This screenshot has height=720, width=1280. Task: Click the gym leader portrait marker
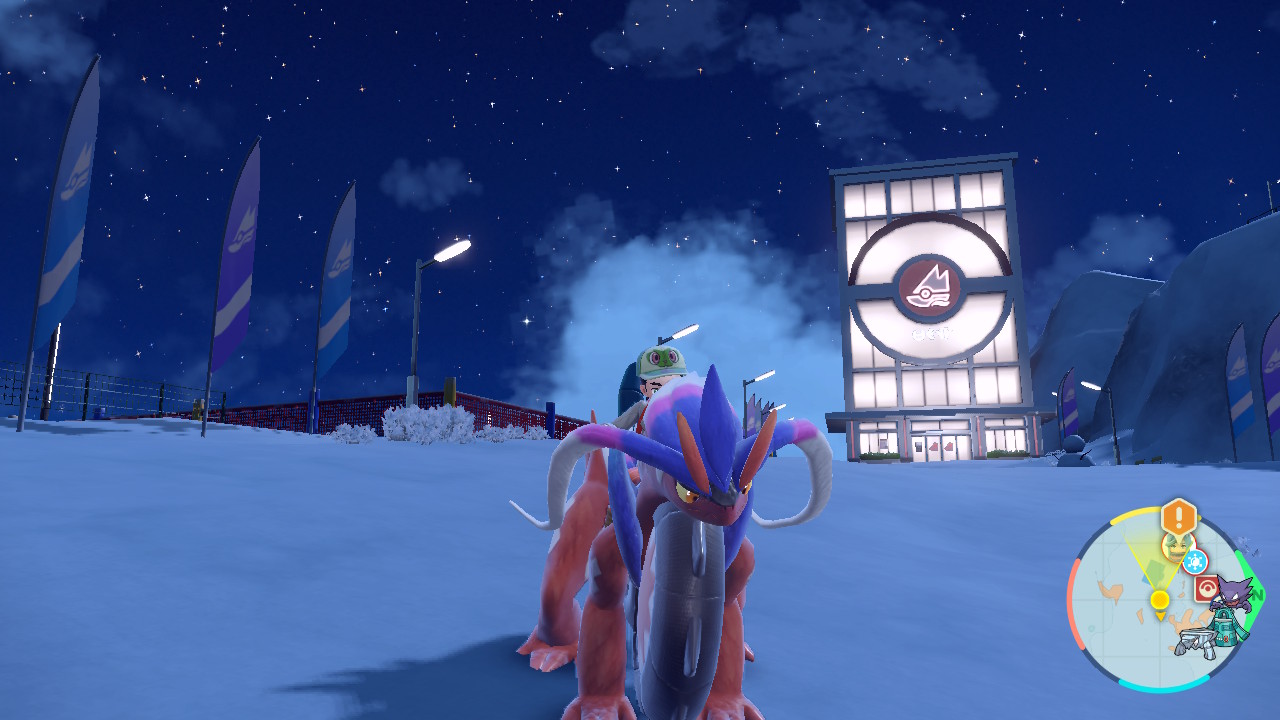[1175, 546]
